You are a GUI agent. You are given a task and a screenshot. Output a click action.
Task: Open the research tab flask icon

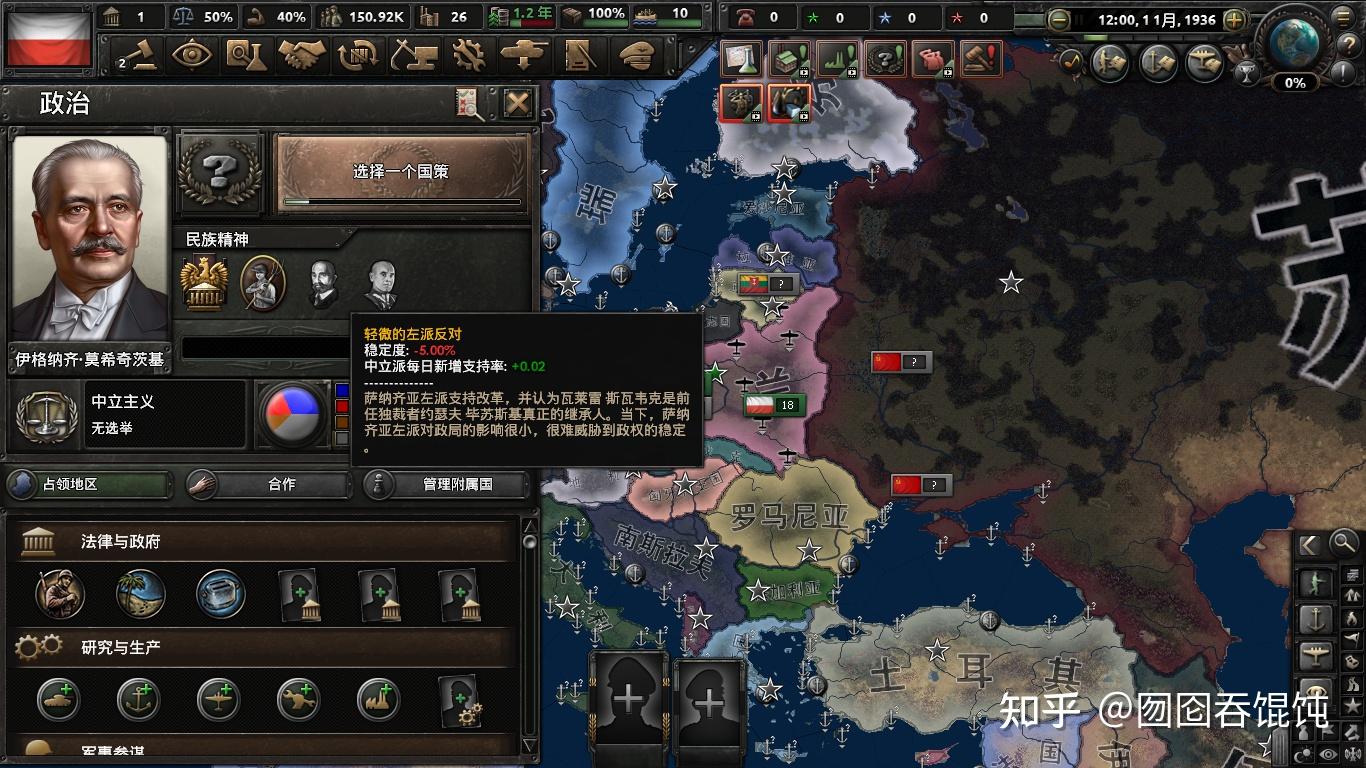248,52
